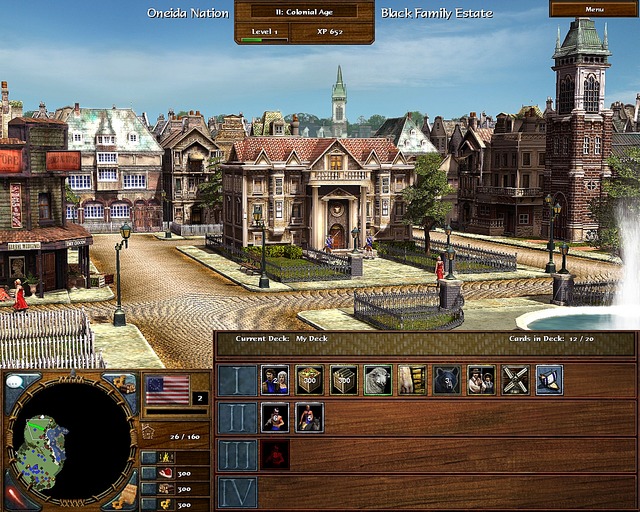640x512 pixels.
Task: Select the white book card
Action: [x=548, y=380]
